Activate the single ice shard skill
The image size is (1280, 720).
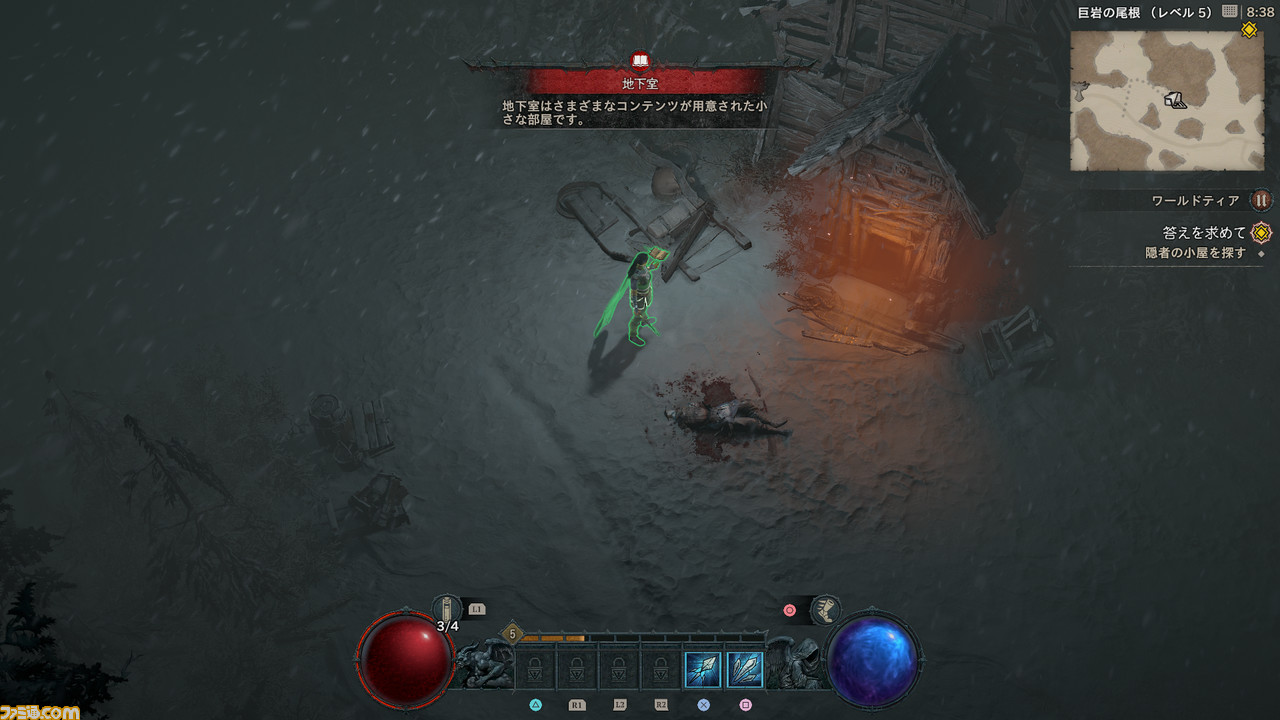[702, 669]
